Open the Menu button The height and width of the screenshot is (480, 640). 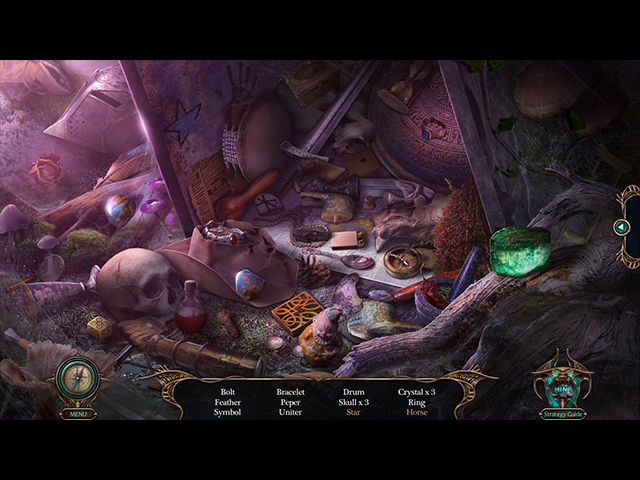click(x=77, y=413)
